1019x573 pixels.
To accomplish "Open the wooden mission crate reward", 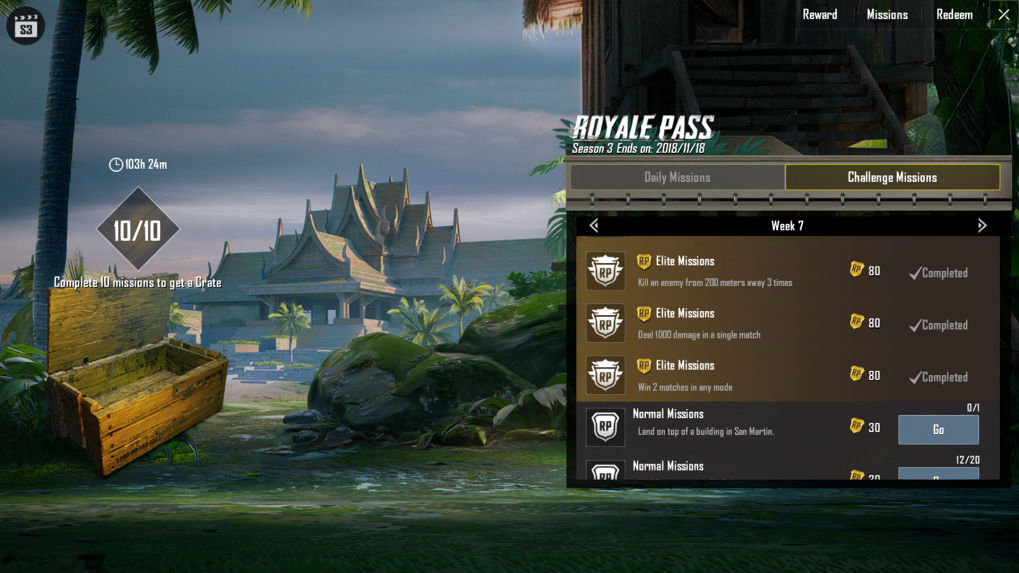I will click(x=137, y=385).
